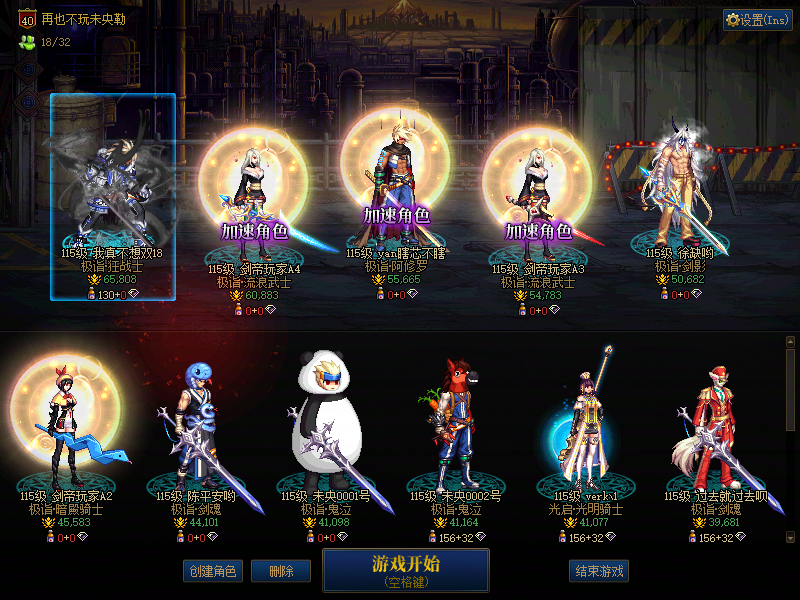
Task: Pick character 剑帝玩家A3
Action: (x=538, y=200)
